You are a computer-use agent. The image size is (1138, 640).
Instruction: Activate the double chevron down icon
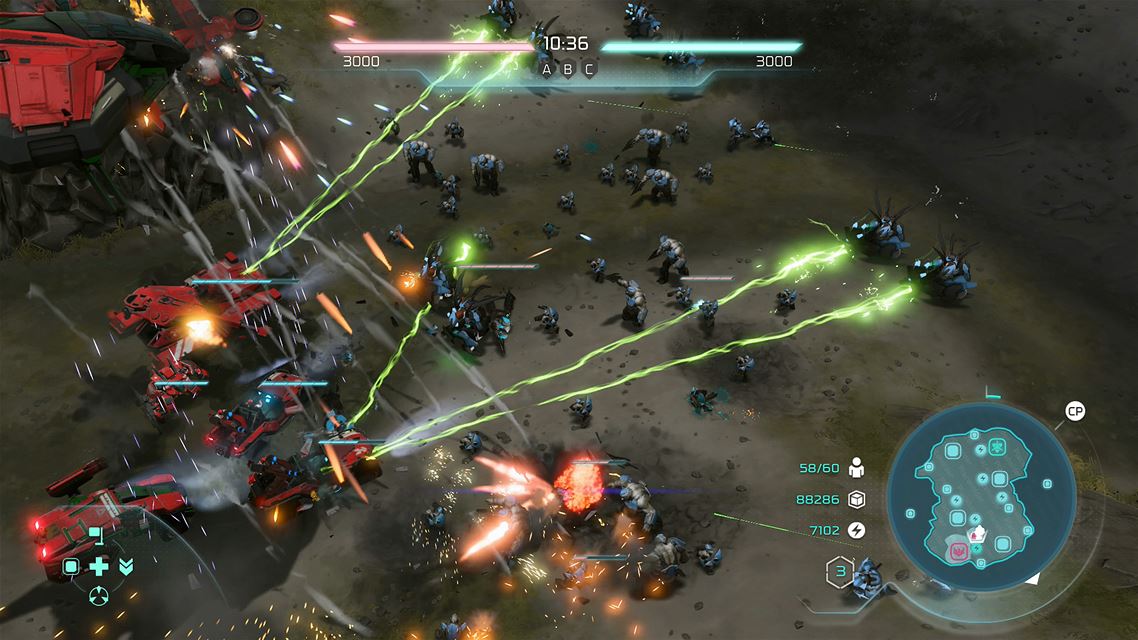click(126, 567)
